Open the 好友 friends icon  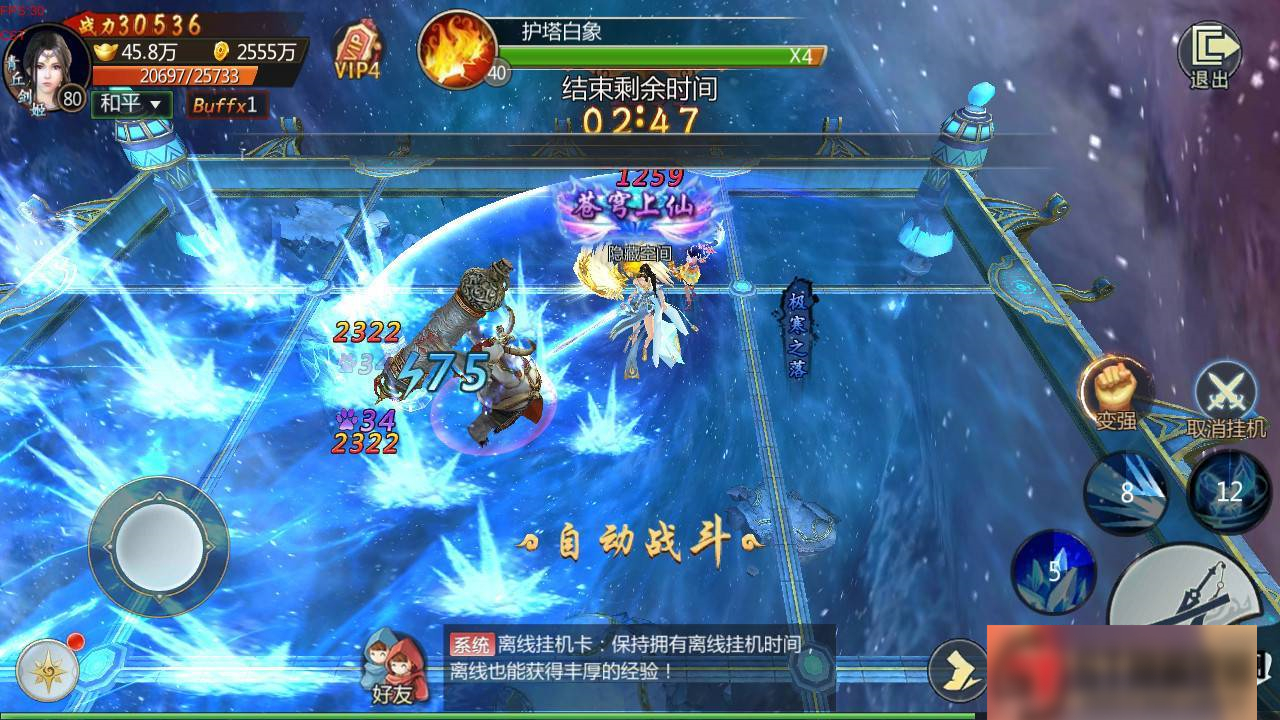[392, 667]
